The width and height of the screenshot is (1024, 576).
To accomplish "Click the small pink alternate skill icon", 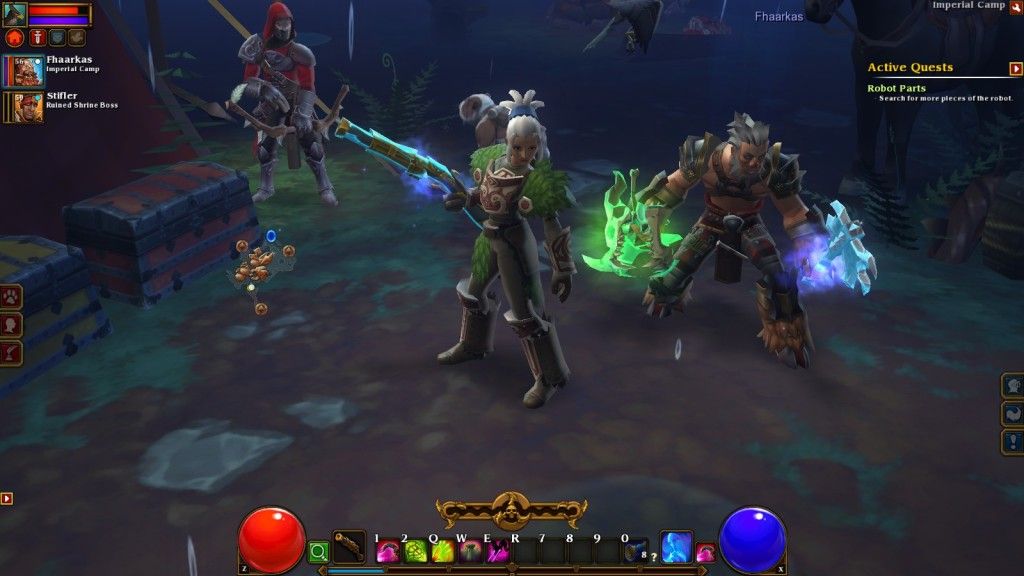I will (705, 552).
